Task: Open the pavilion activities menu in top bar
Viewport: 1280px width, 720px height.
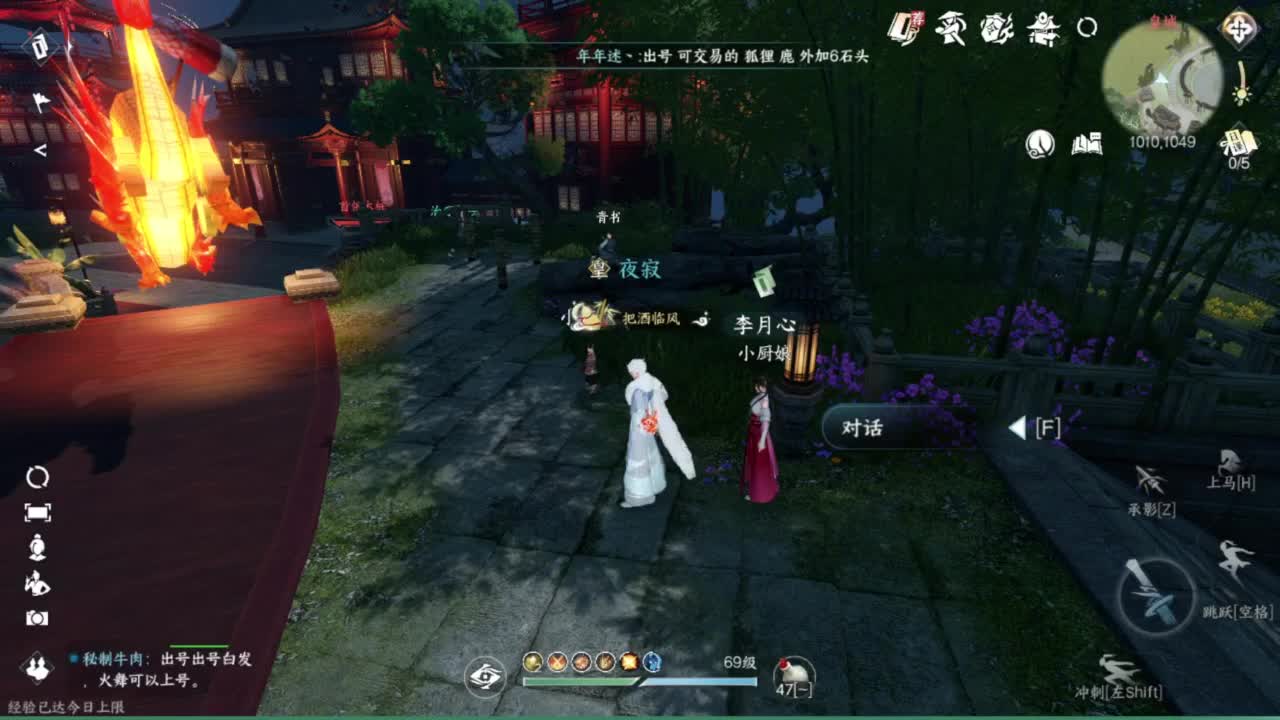Action: pos(1043,28)
